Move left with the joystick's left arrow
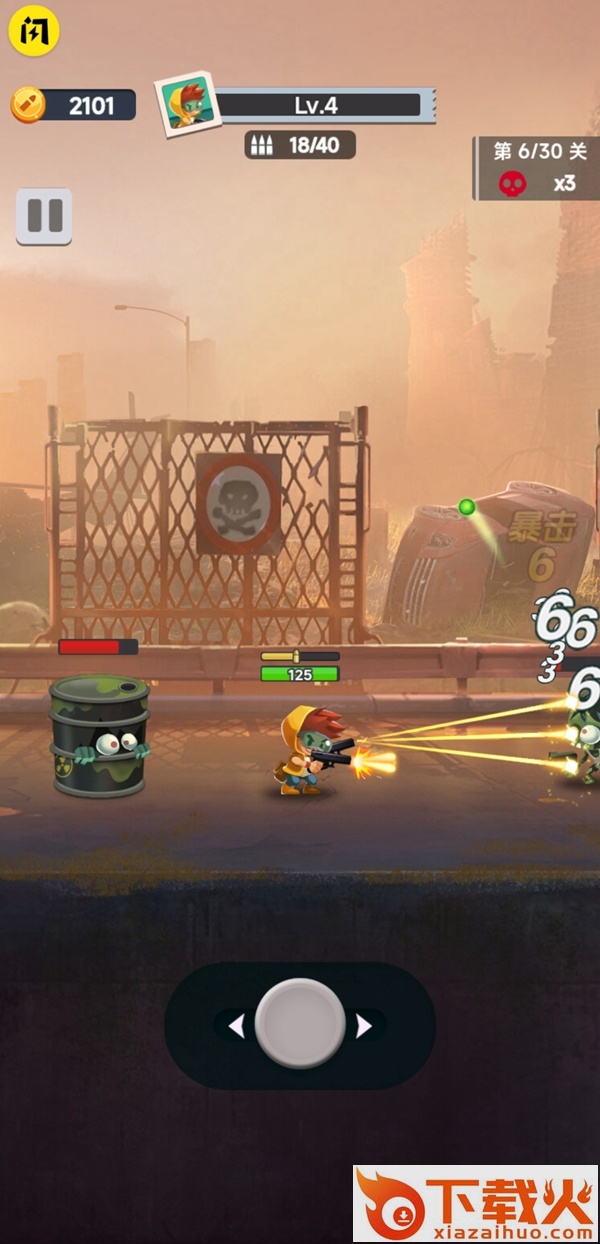Viewport: 600px width, 1244px height. tap(237, 1026)
